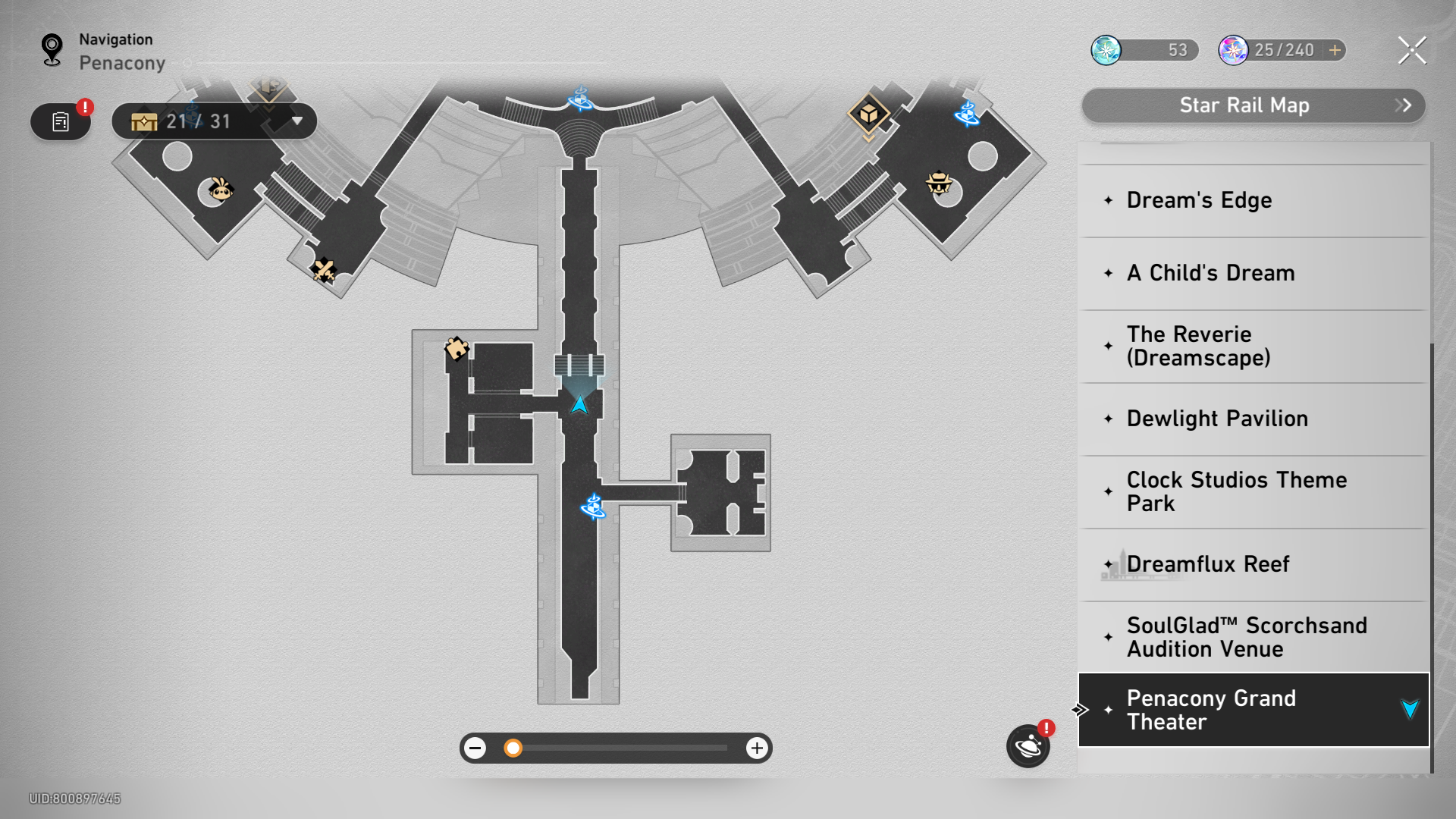Switch to the Clock Studios Theme Park area
Screen dimensions: 1456x819
click(1236, 491)
